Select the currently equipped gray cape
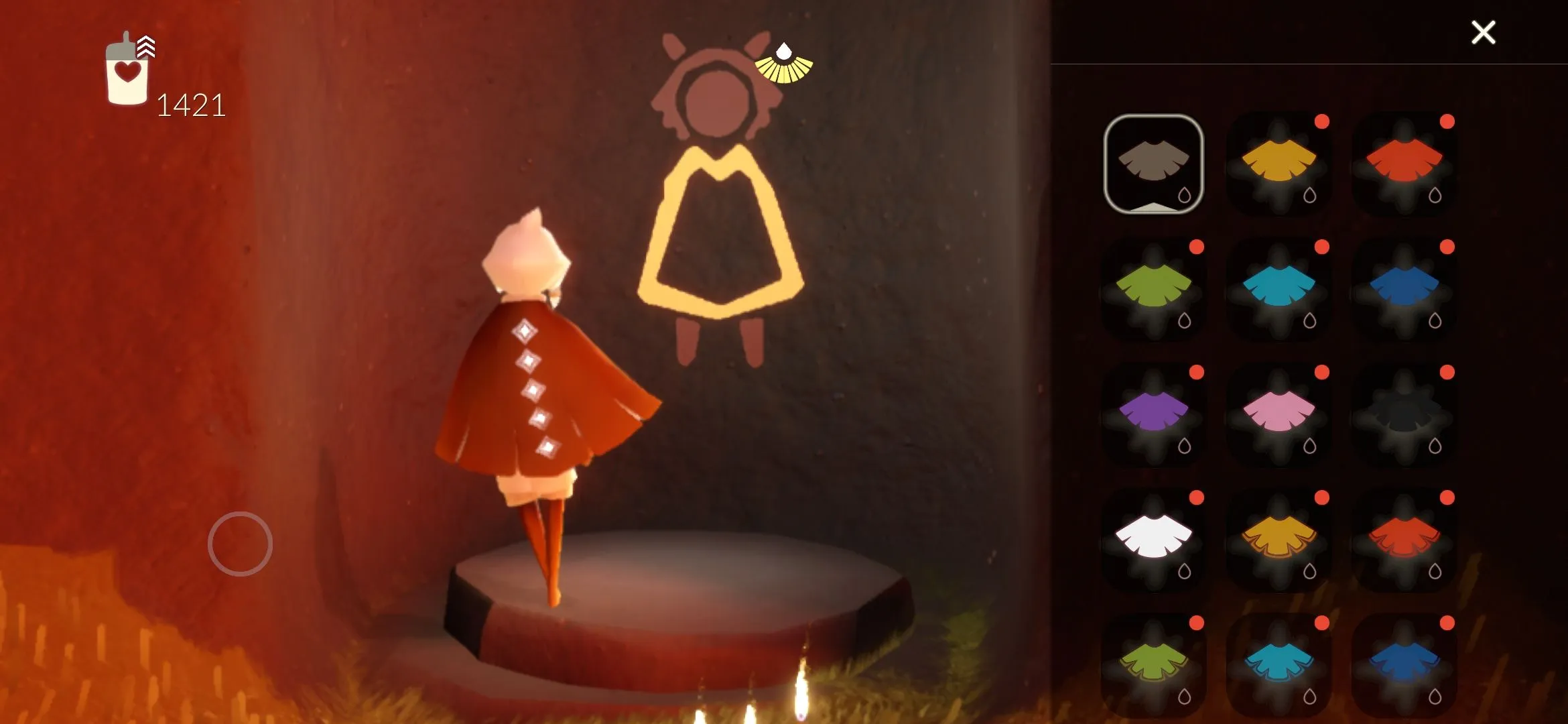Screen dimensions: 1568x724 (1153, 168)
